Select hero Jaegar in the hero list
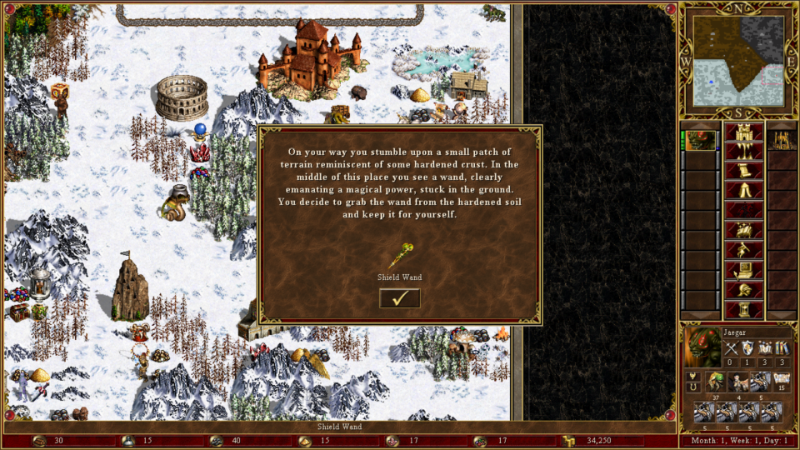The height and width of the screenshot is (450, 800). click(x=701, y=141)
